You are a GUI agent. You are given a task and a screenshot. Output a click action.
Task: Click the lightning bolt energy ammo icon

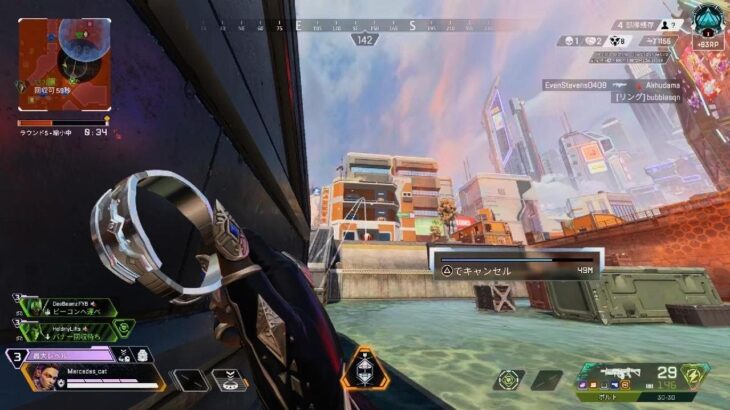pyautogui.click(x=693, y=374)
